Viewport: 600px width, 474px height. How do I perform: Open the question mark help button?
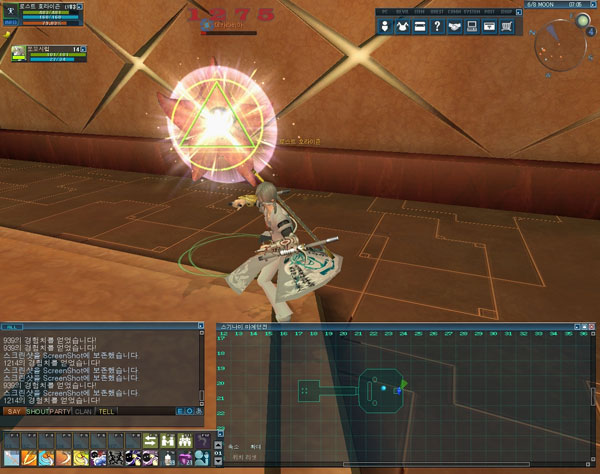(x=437, y=26)
